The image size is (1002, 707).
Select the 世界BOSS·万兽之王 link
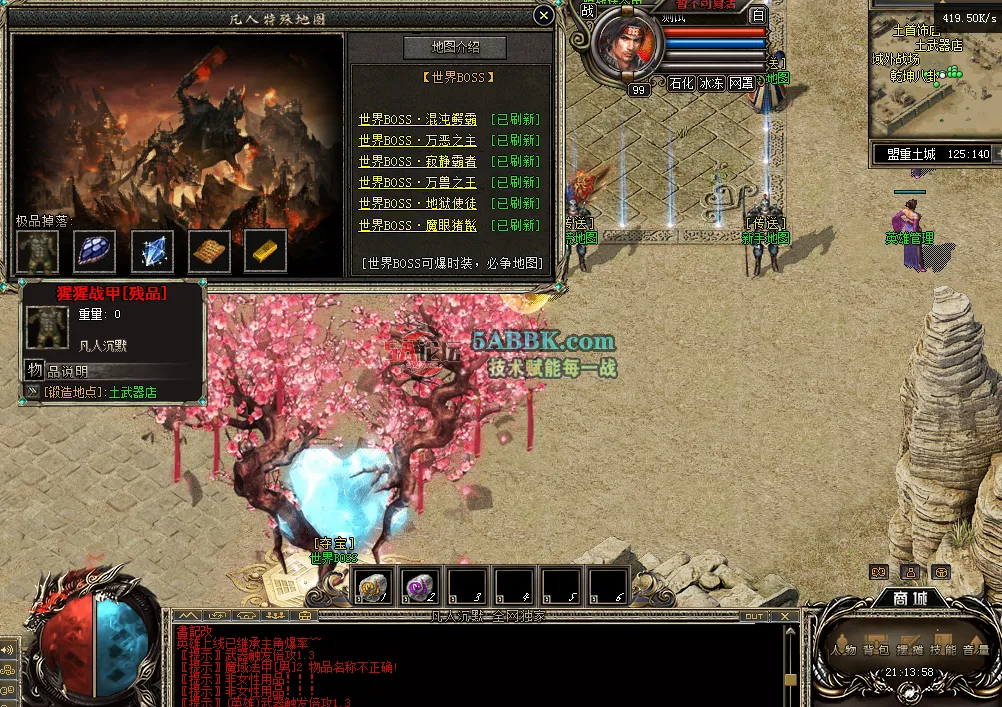[418, 183]
